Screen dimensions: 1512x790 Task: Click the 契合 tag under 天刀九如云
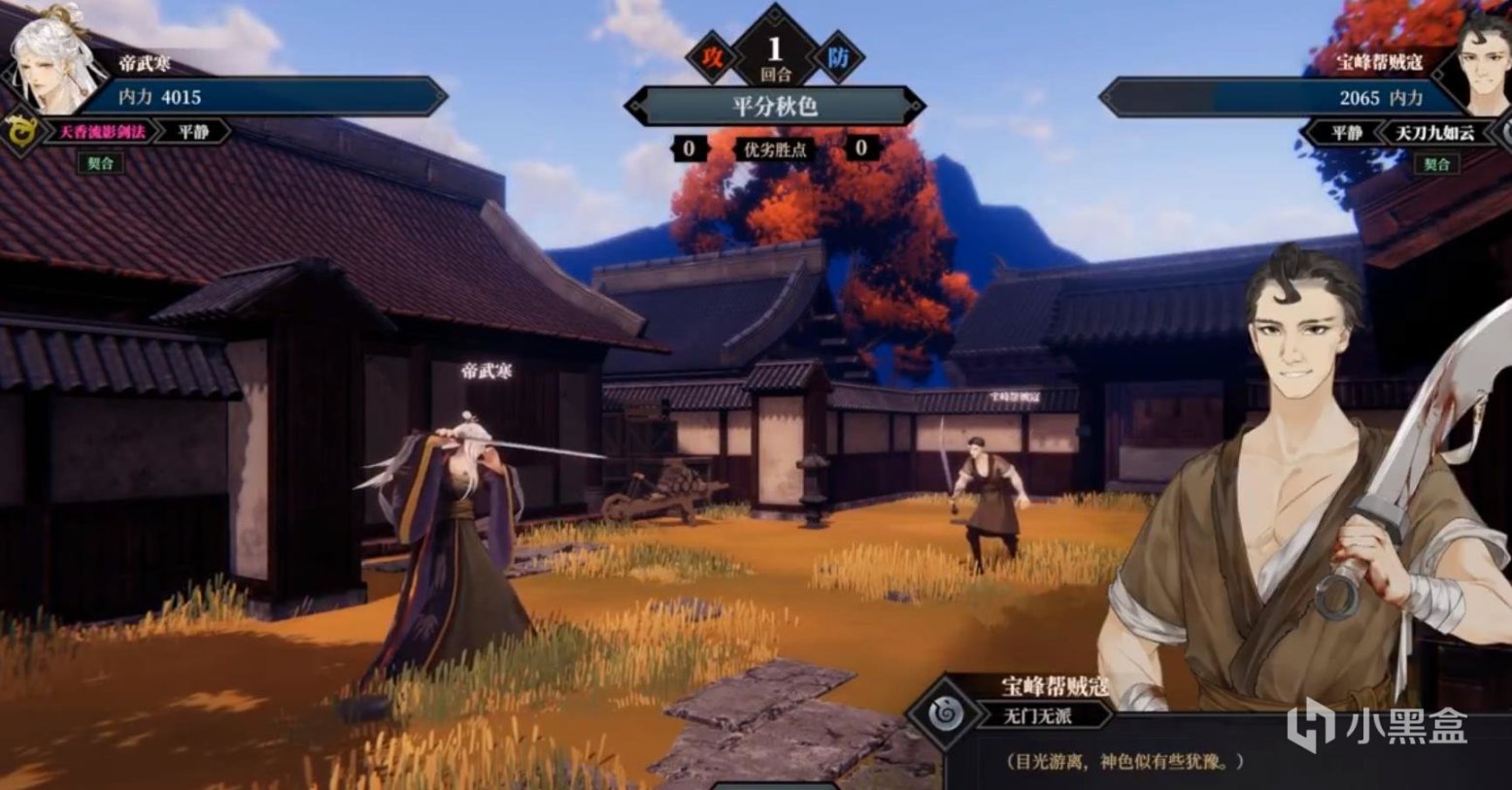(x=1435, y=164)
